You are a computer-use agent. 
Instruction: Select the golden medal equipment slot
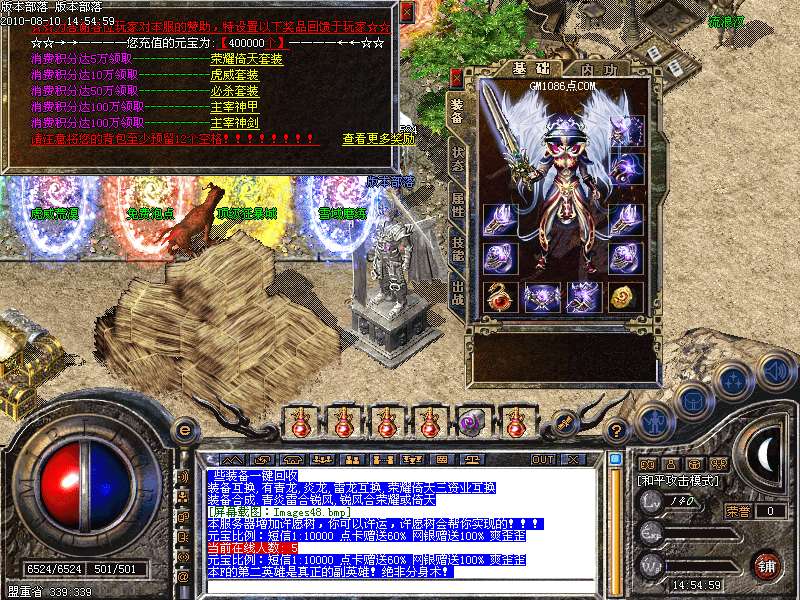tap(626, 297)
